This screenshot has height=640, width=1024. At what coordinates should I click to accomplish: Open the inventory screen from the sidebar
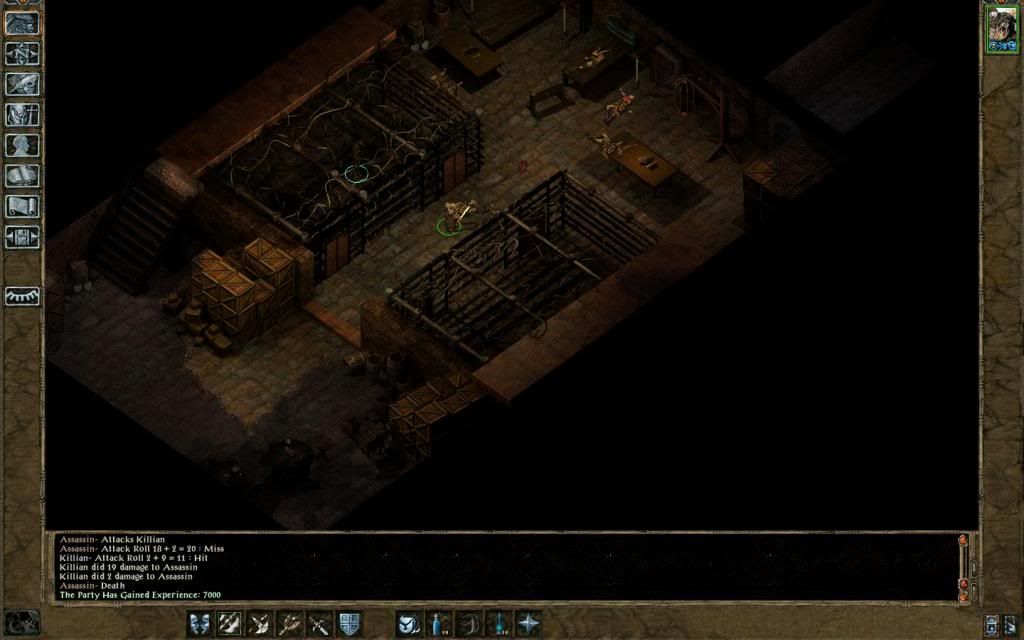[22, 115]
